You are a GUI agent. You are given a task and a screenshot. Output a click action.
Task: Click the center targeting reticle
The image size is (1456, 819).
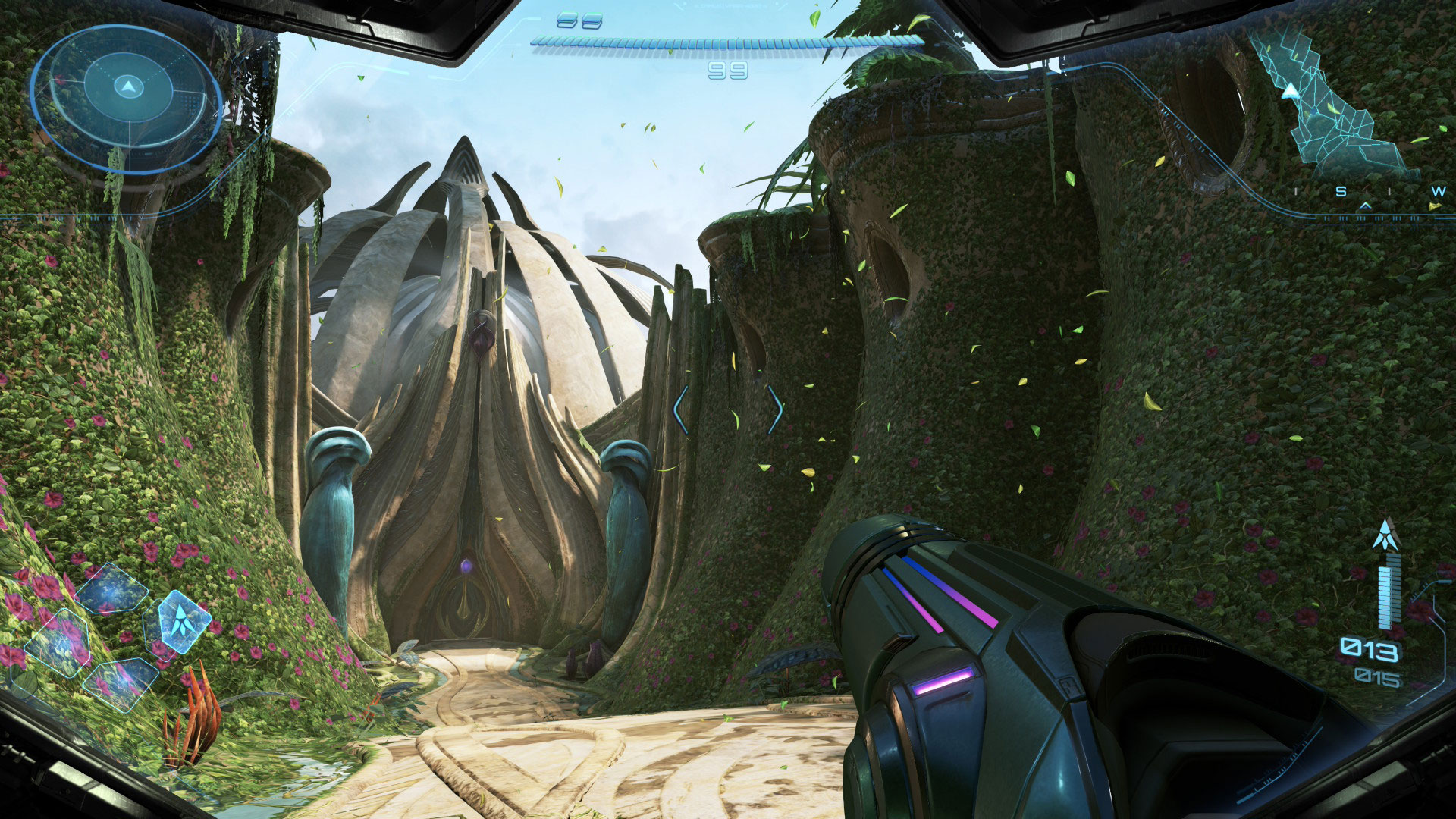728,410
